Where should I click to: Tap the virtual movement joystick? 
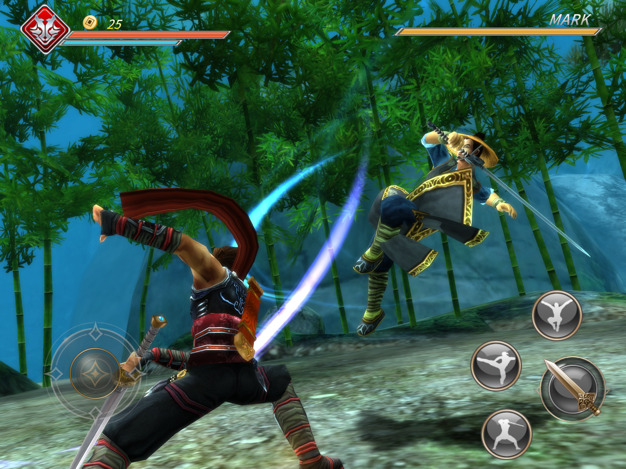point(96,372)
